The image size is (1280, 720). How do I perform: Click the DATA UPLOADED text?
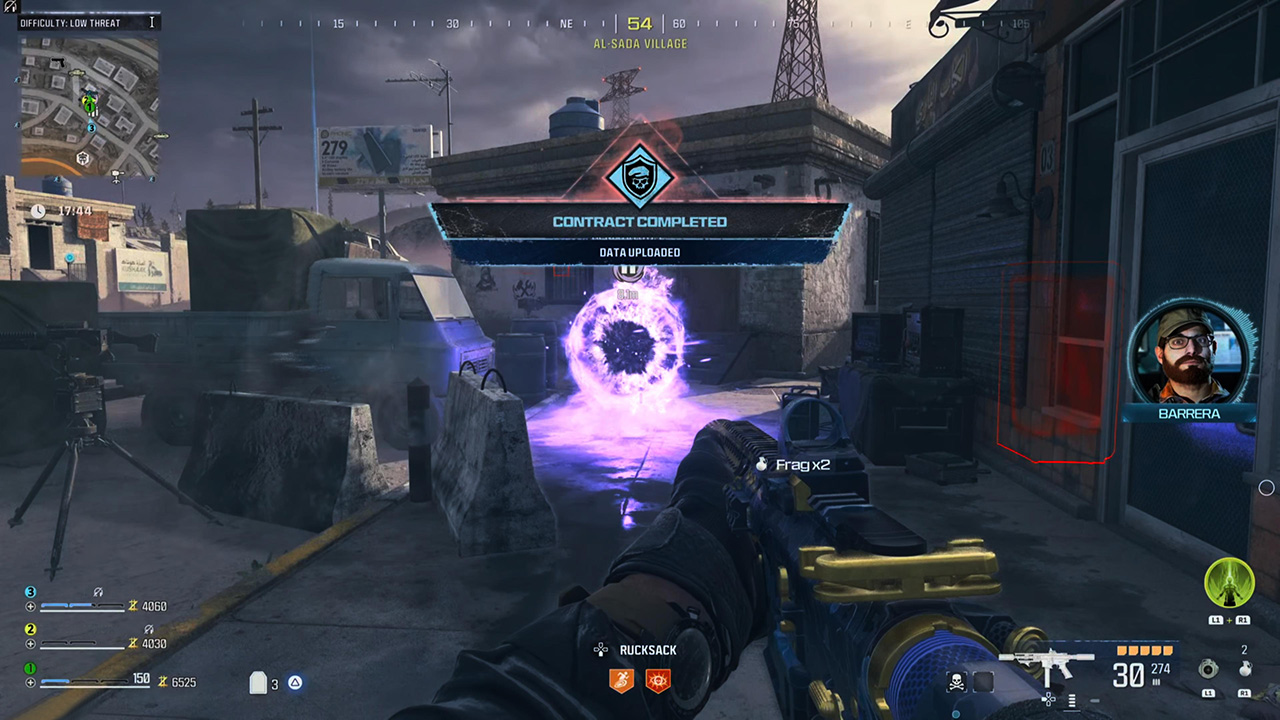639,252
